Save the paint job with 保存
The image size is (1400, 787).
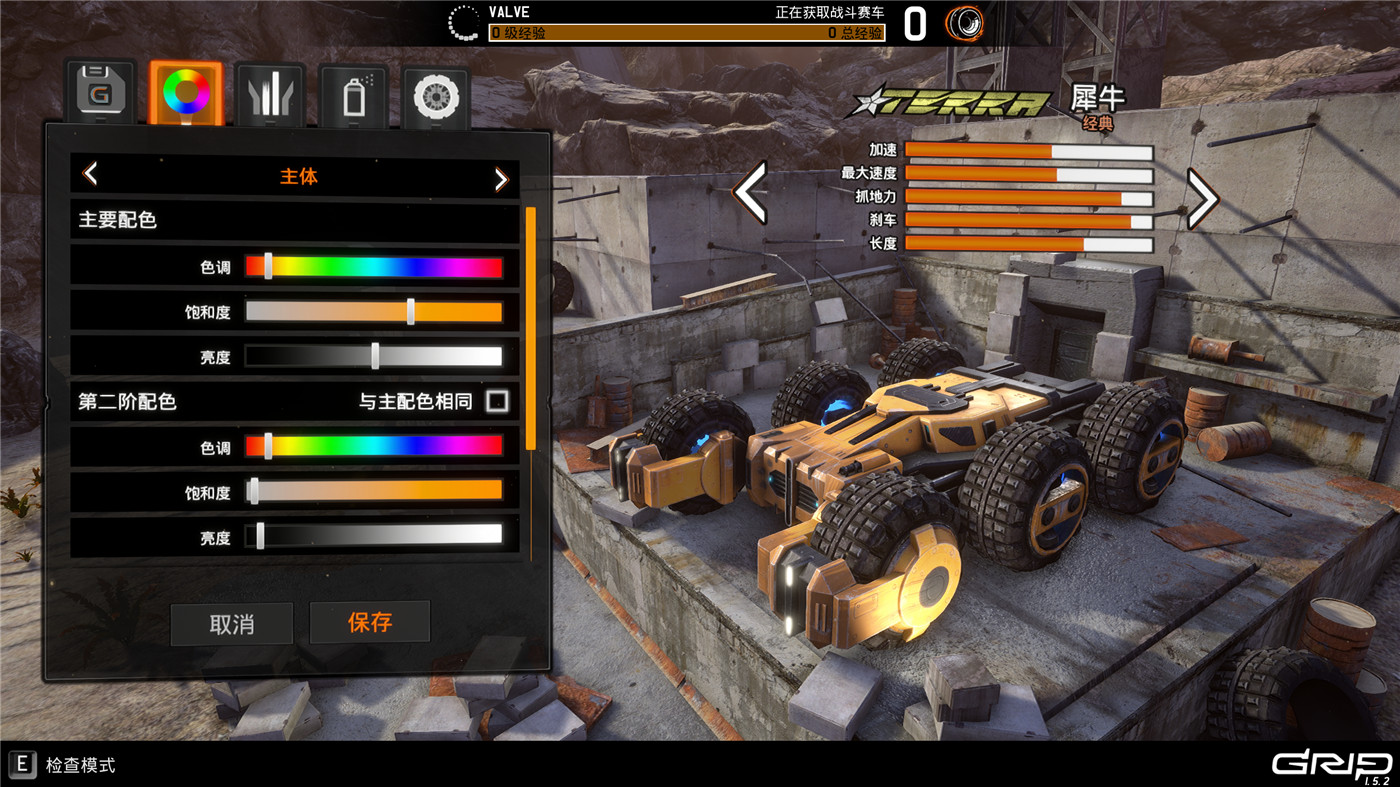point(370,622)
